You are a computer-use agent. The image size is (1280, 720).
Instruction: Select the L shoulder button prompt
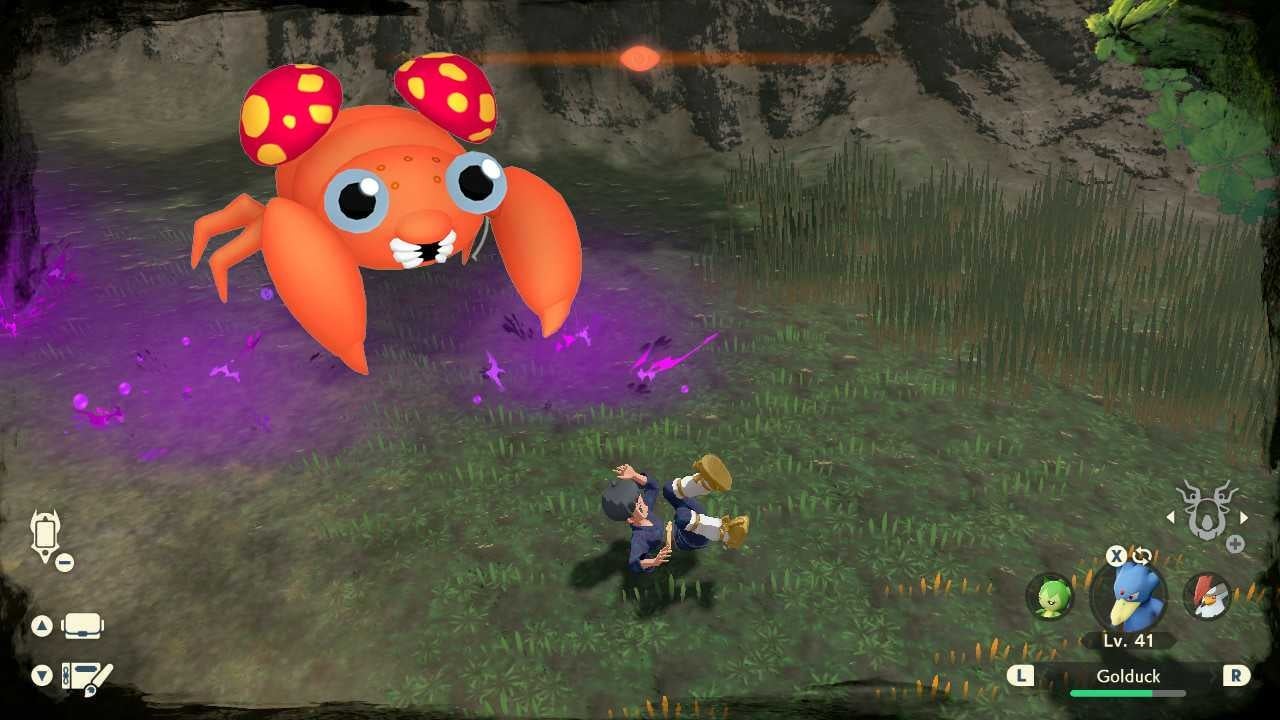point(1021,676)
